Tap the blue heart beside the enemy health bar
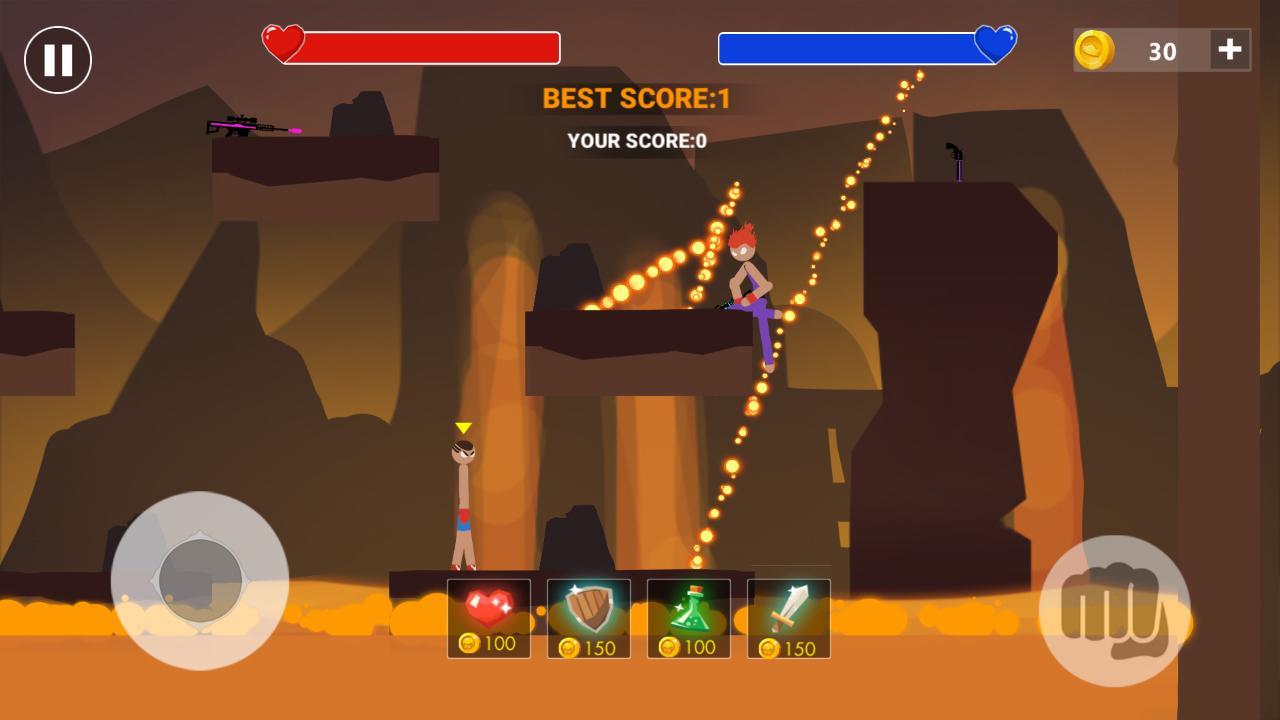The height and width of the screenshot is (720, 1280). pyautogui.click(x=994, y=44)
